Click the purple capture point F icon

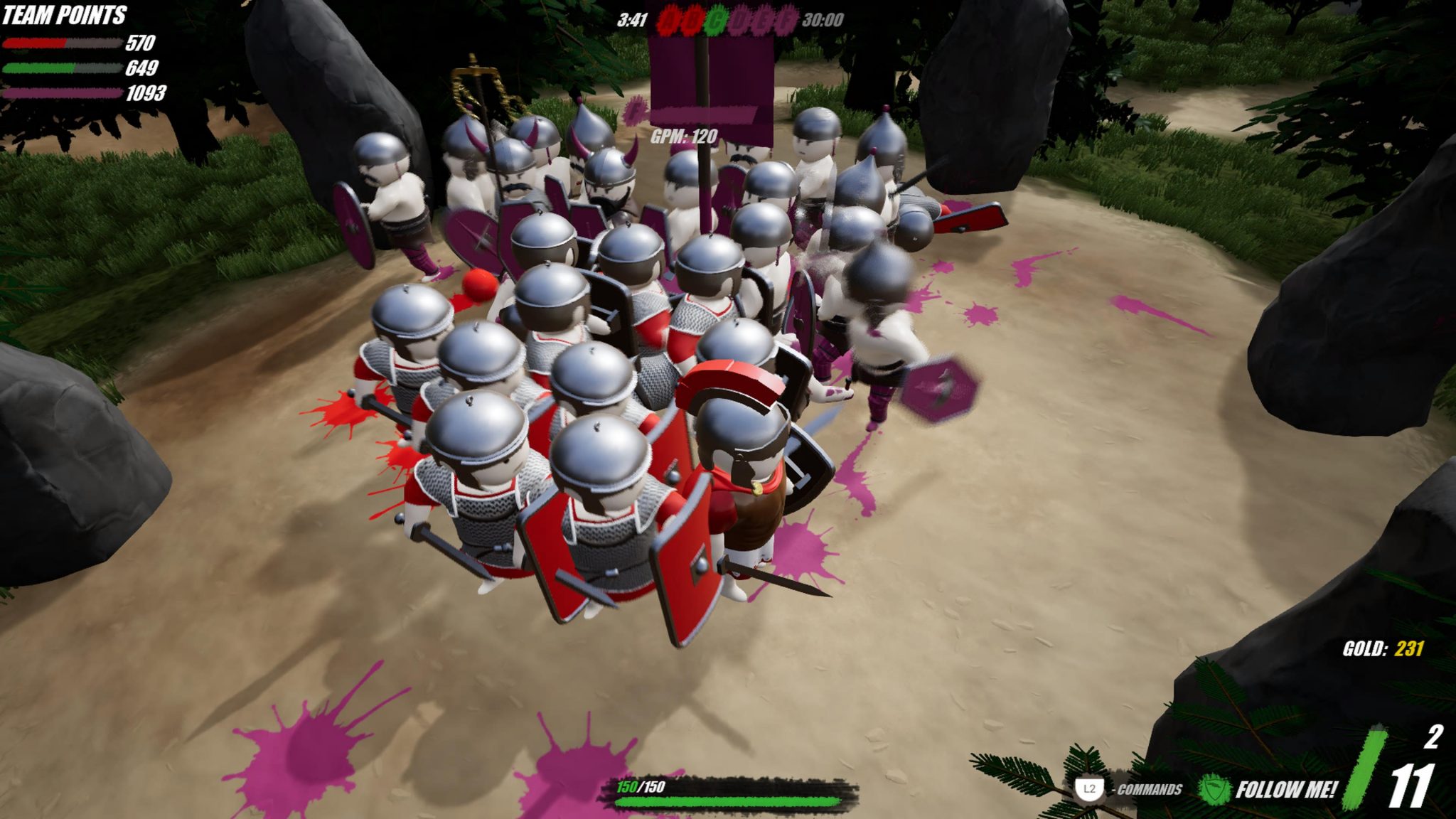tap(786, 18)
